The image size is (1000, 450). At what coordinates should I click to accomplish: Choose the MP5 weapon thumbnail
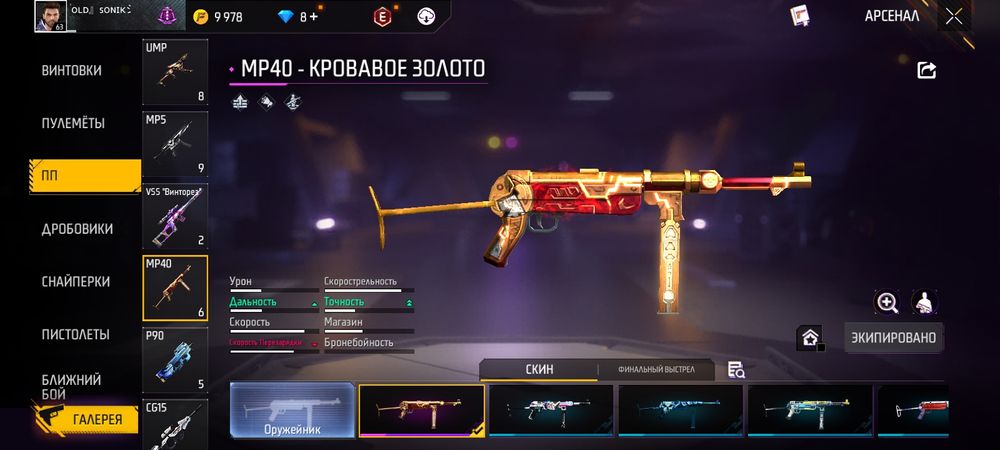pyautogui.click(x=175, y=143)
